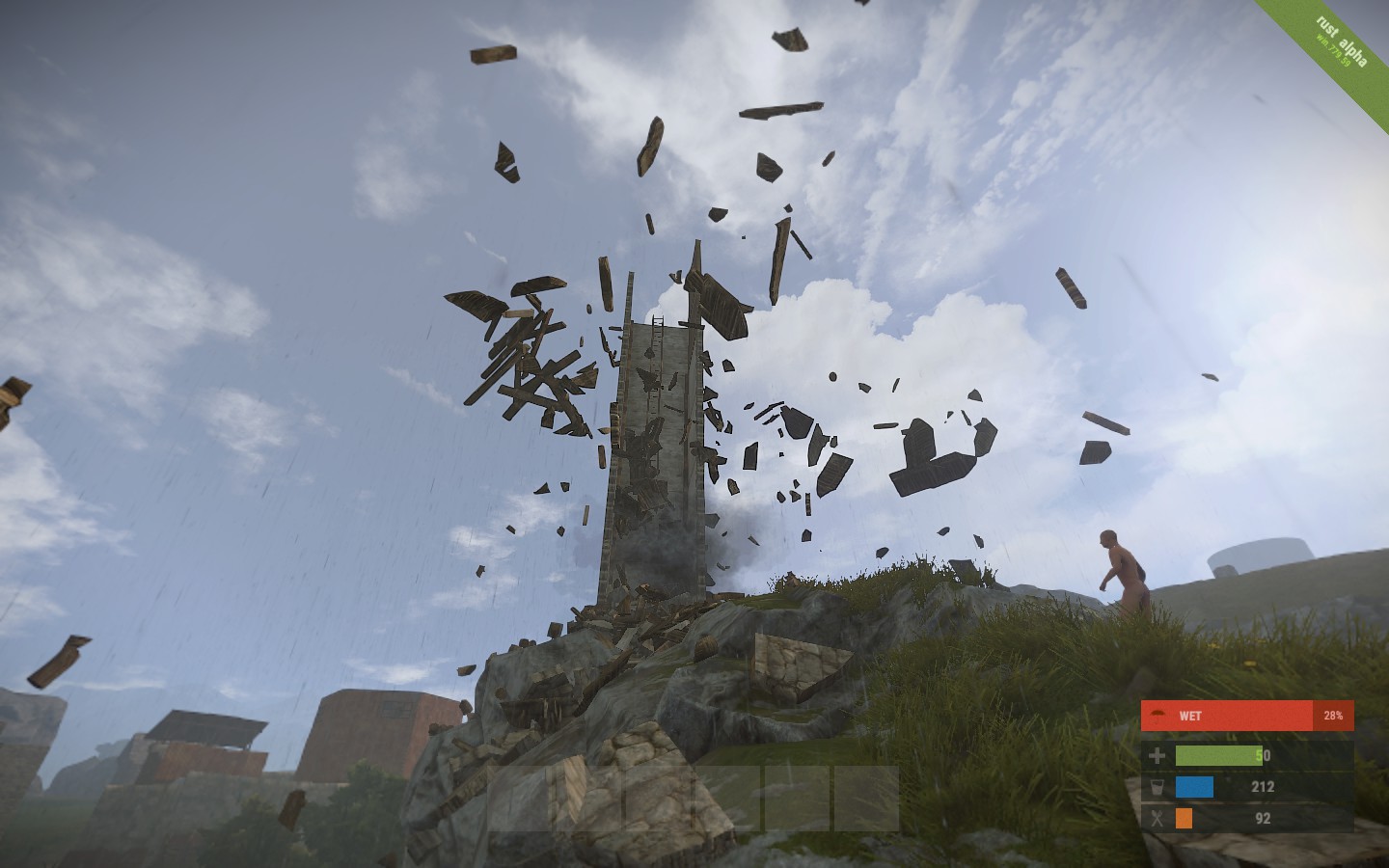This screenshot has width=1389, height=868.
Task: Click the umbrella icon on the WET bar
Action: [x=1156, y=715]
